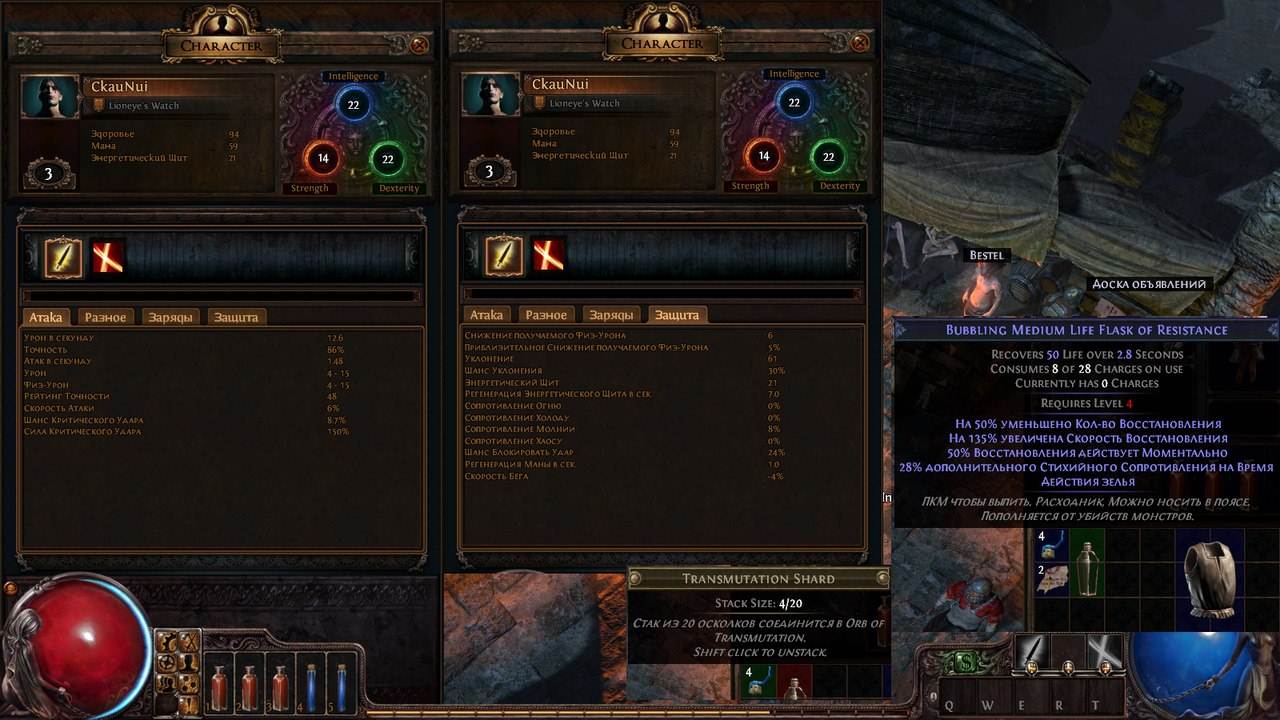Open settings via the gear icon

[167, 641]
